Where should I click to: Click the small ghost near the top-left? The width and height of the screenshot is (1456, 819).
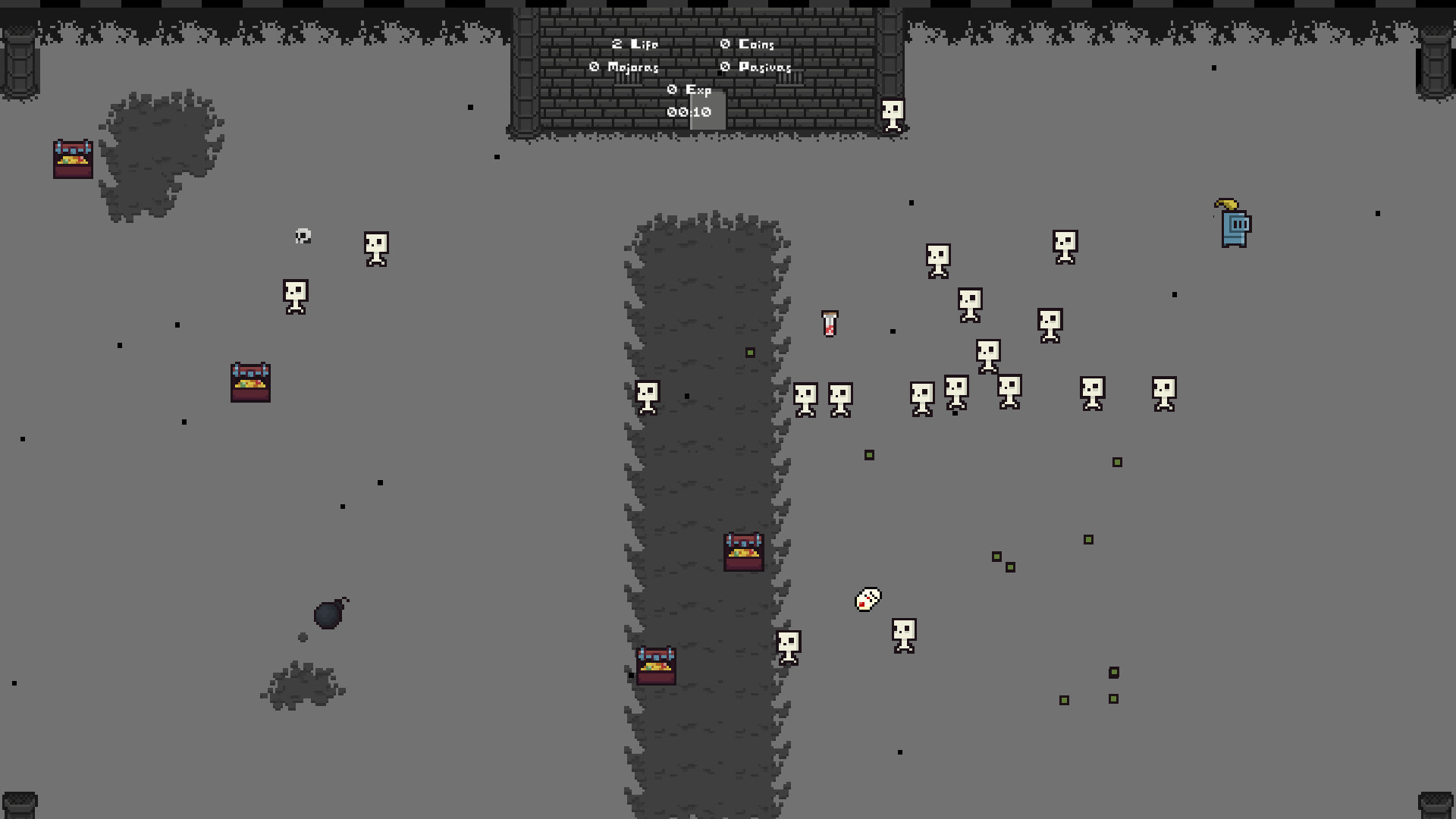point(303,237)
